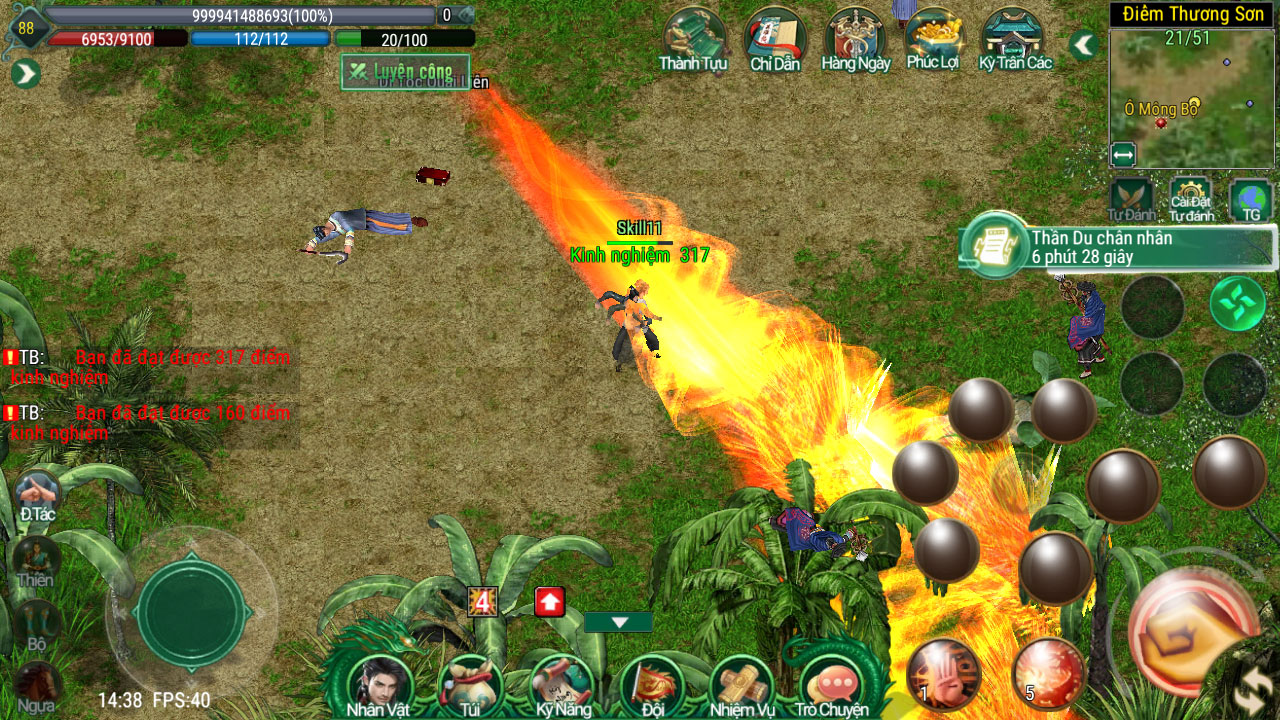The height and width of the screenshot is (720, 1280).
Task: Open the Hàng Ngày daily menu
Action: (855, 38)
